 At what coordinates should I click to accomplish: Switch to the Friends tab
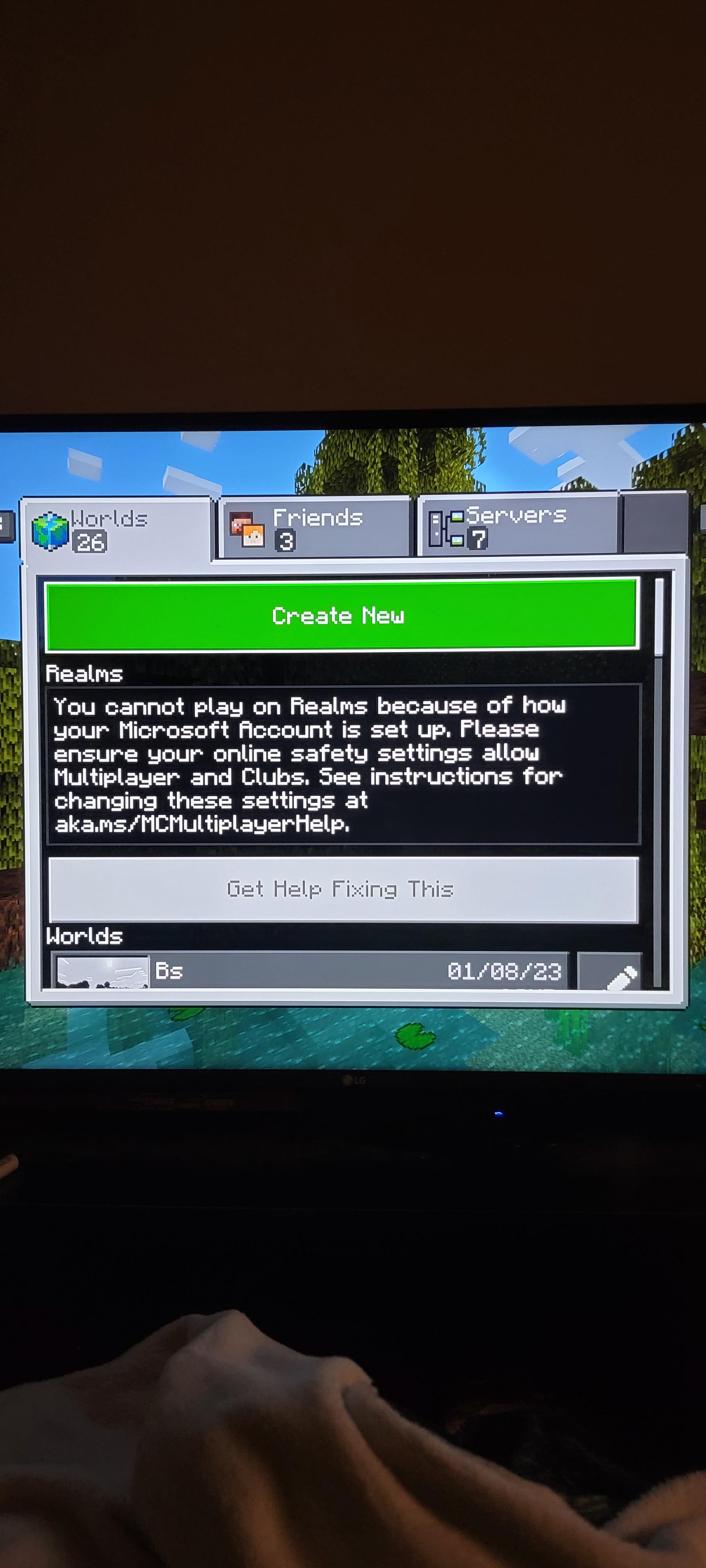pyautogui.click(x=314, y=526)
